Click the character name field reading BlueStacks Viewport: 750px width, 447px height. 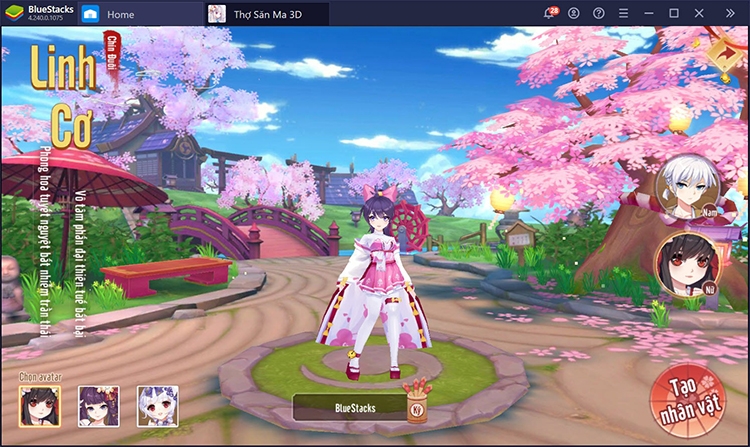(348, 408)
